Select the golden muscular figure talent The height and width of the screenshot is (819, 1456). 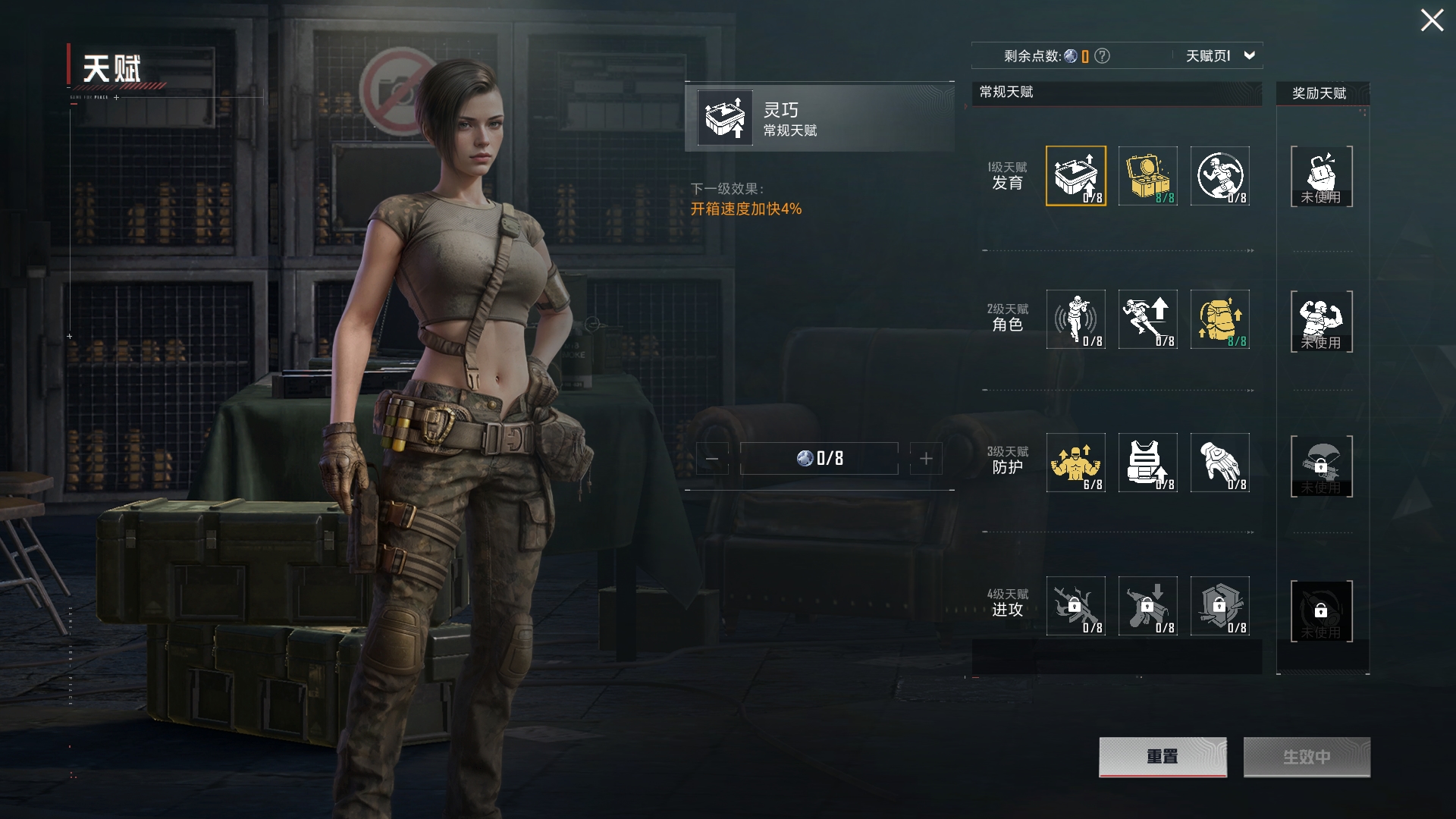point(1075,463)
